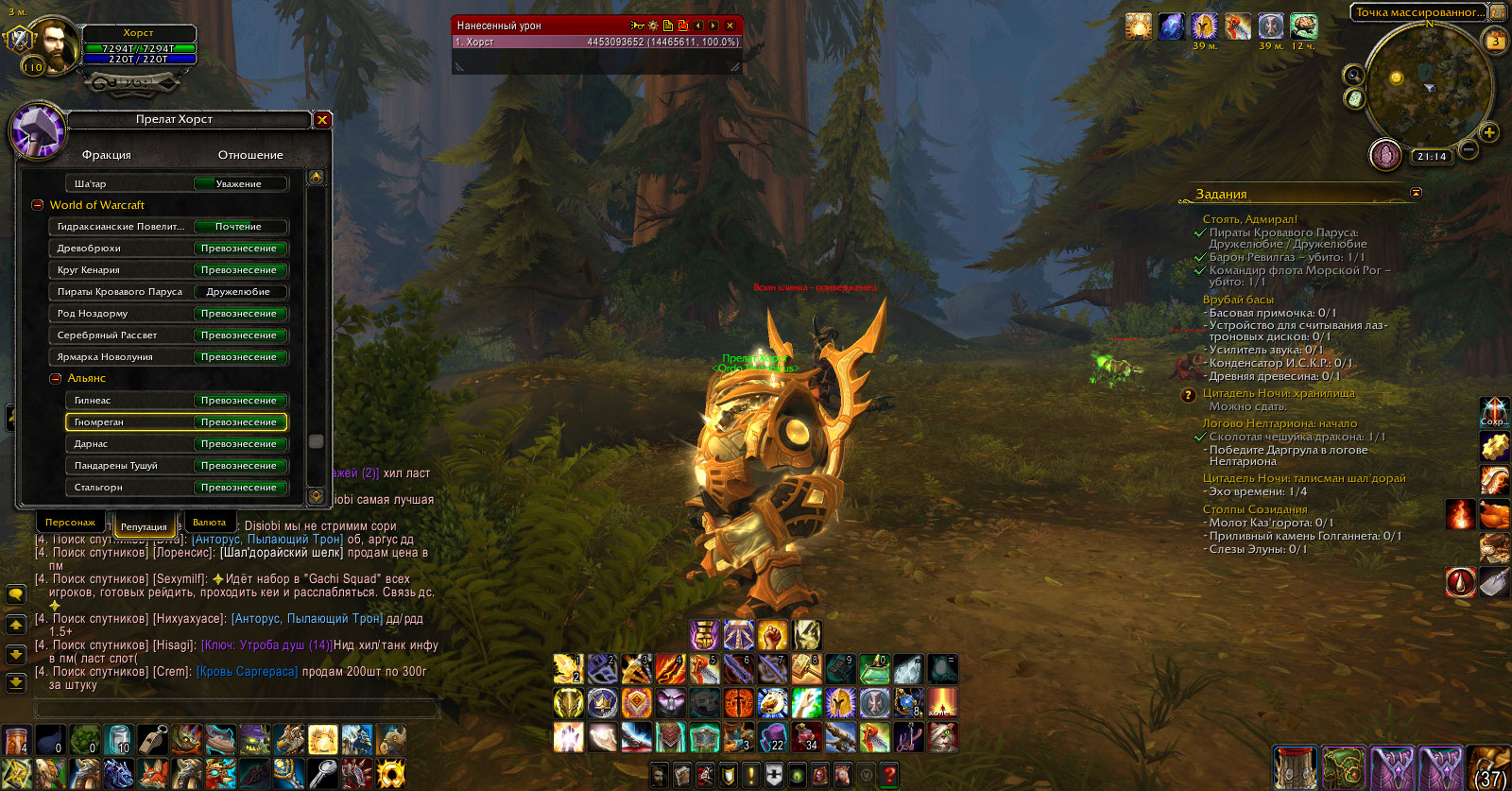Choose the Круг Кенария reputation entry
Screen dimensions: 1512x791
pos(168,270)
